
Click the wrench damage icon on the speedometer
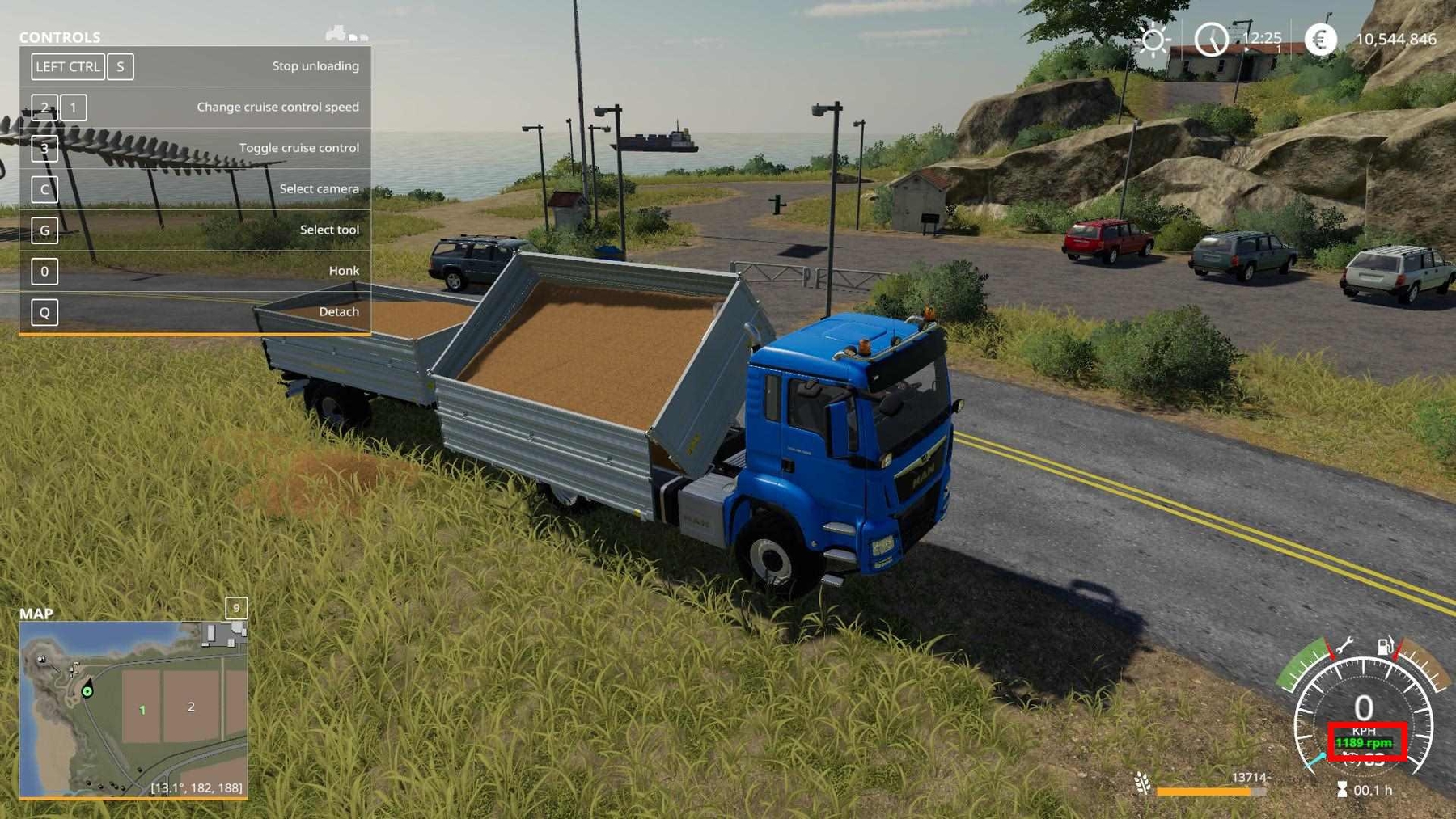[x=1344, y=645]
